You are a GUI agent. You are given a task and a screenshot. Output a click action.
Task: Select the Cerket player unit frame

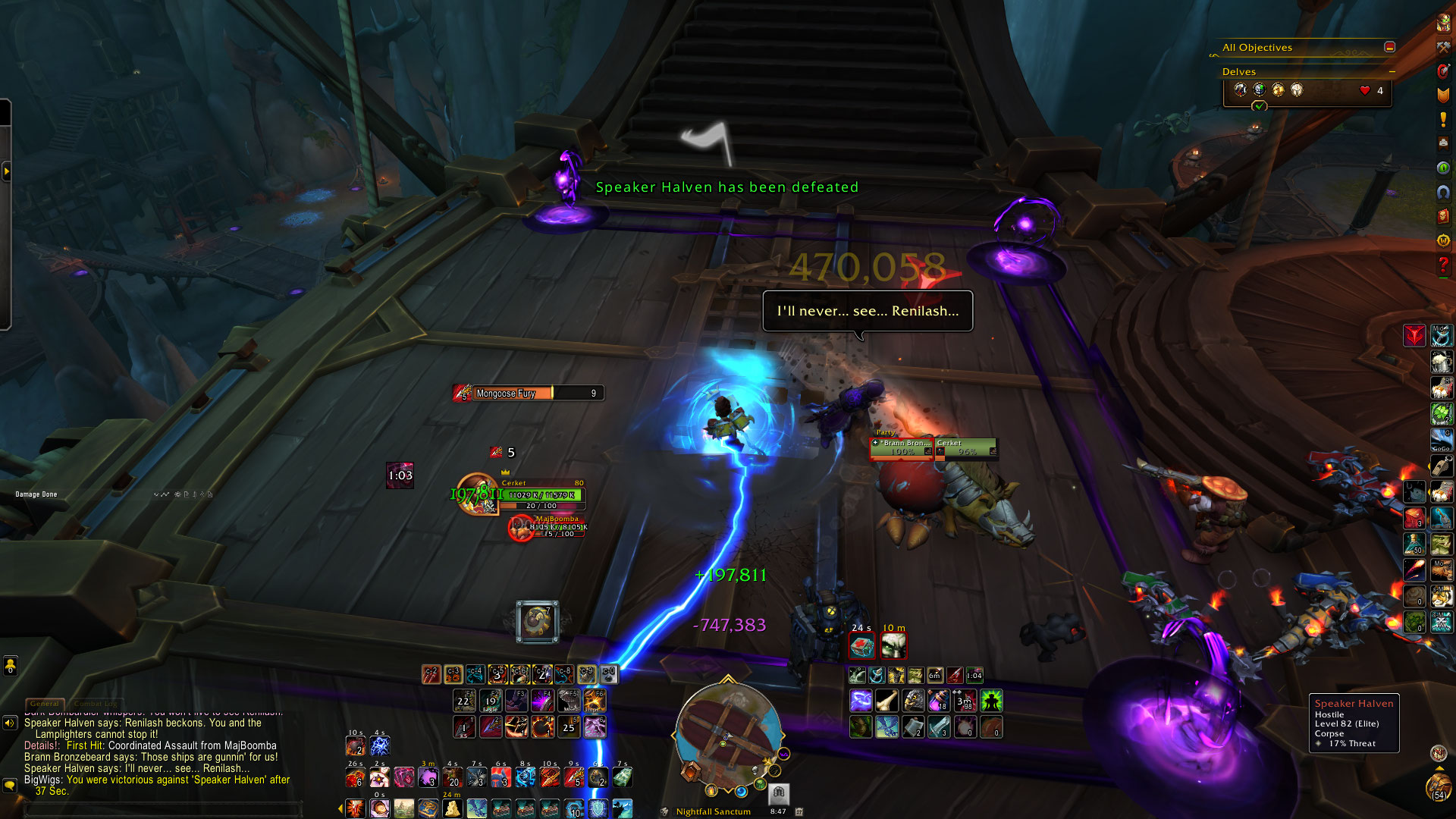pyautogui.click(x=541, y=494)
